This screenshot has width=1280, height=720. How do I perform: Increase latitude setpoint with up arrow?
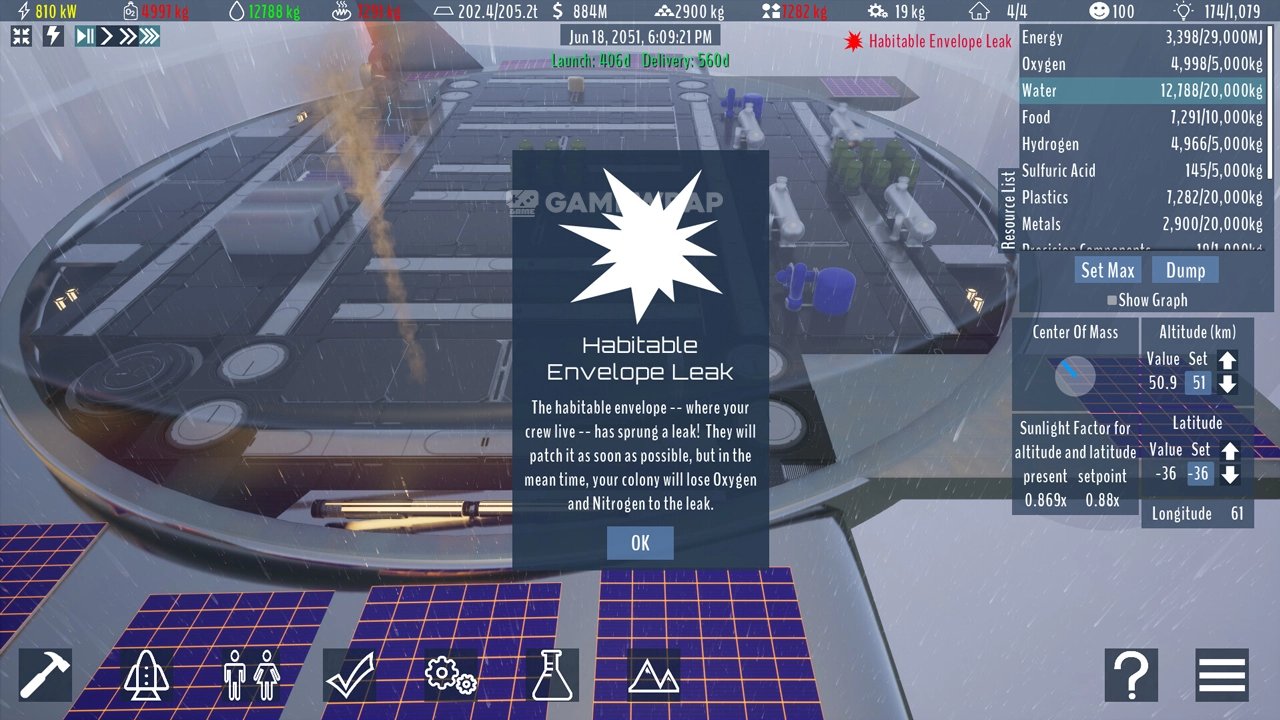1230,451
